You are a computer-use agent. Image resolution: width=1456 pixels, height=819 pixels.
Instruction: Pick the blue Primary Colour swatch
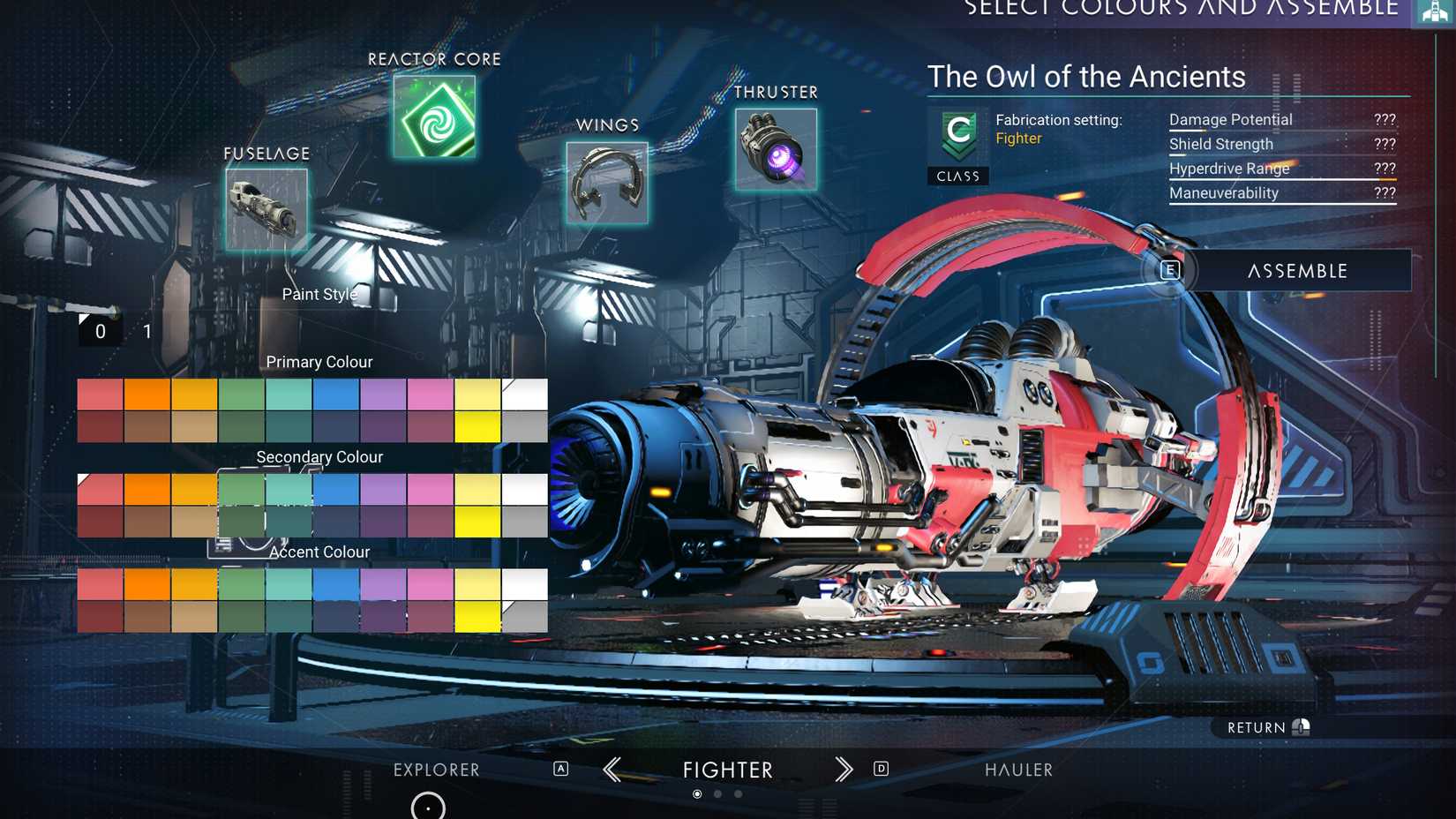click(335, 394)
